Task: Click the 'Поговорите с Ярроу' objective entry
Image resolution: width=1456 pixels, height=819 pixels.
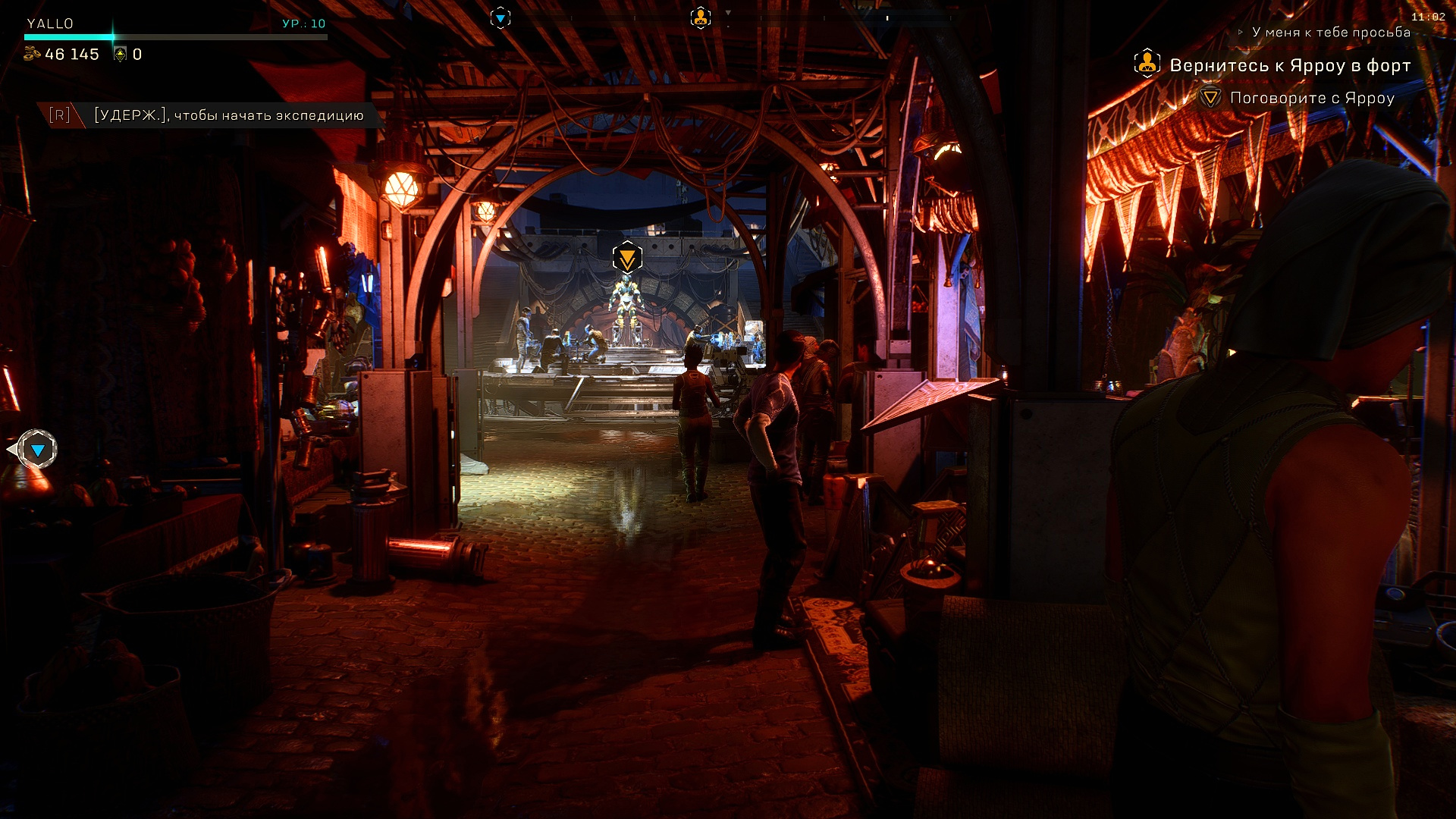Action: click(x=1311, y=98)
